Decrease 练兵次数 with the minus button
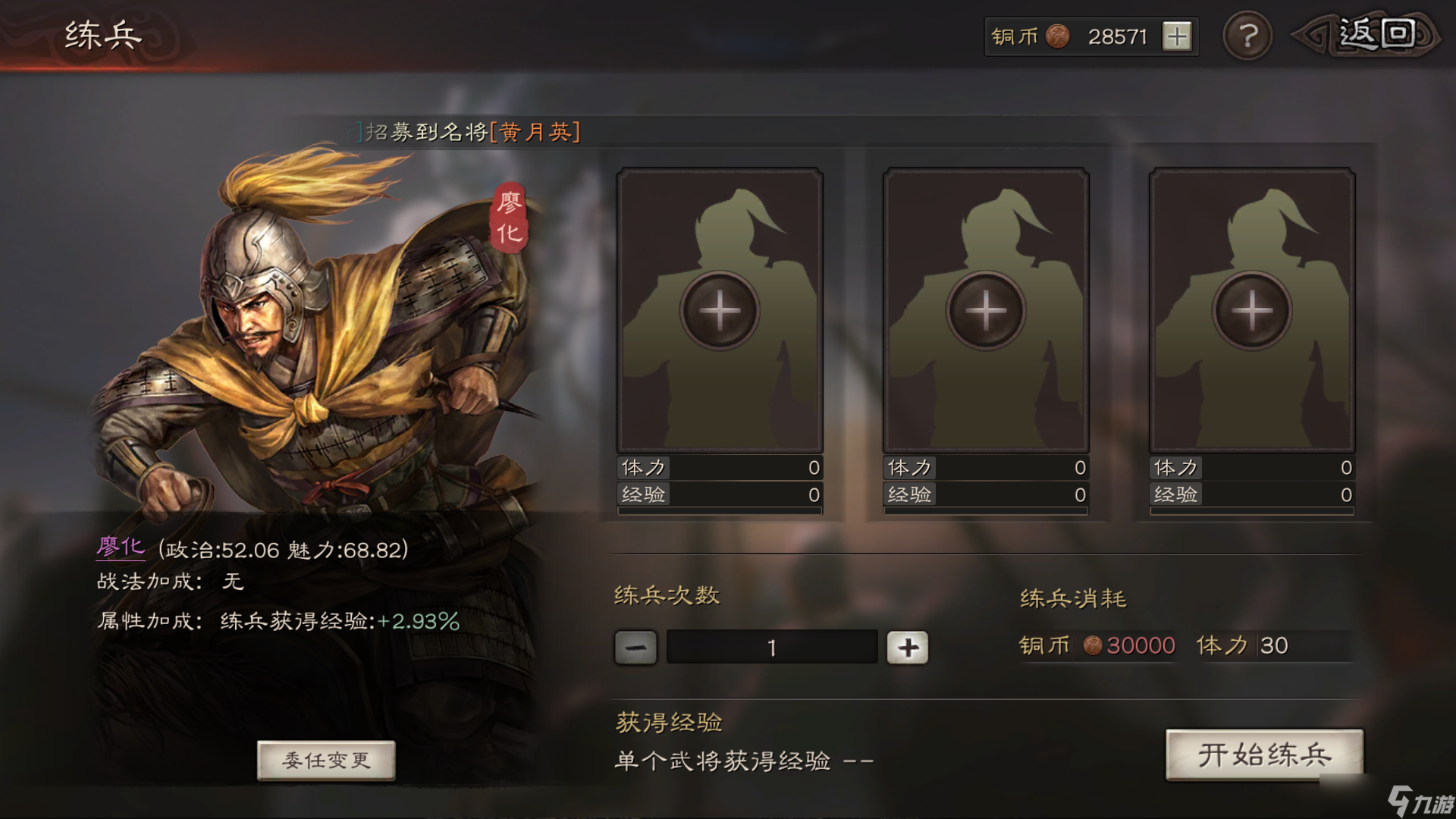 point(635,648)
